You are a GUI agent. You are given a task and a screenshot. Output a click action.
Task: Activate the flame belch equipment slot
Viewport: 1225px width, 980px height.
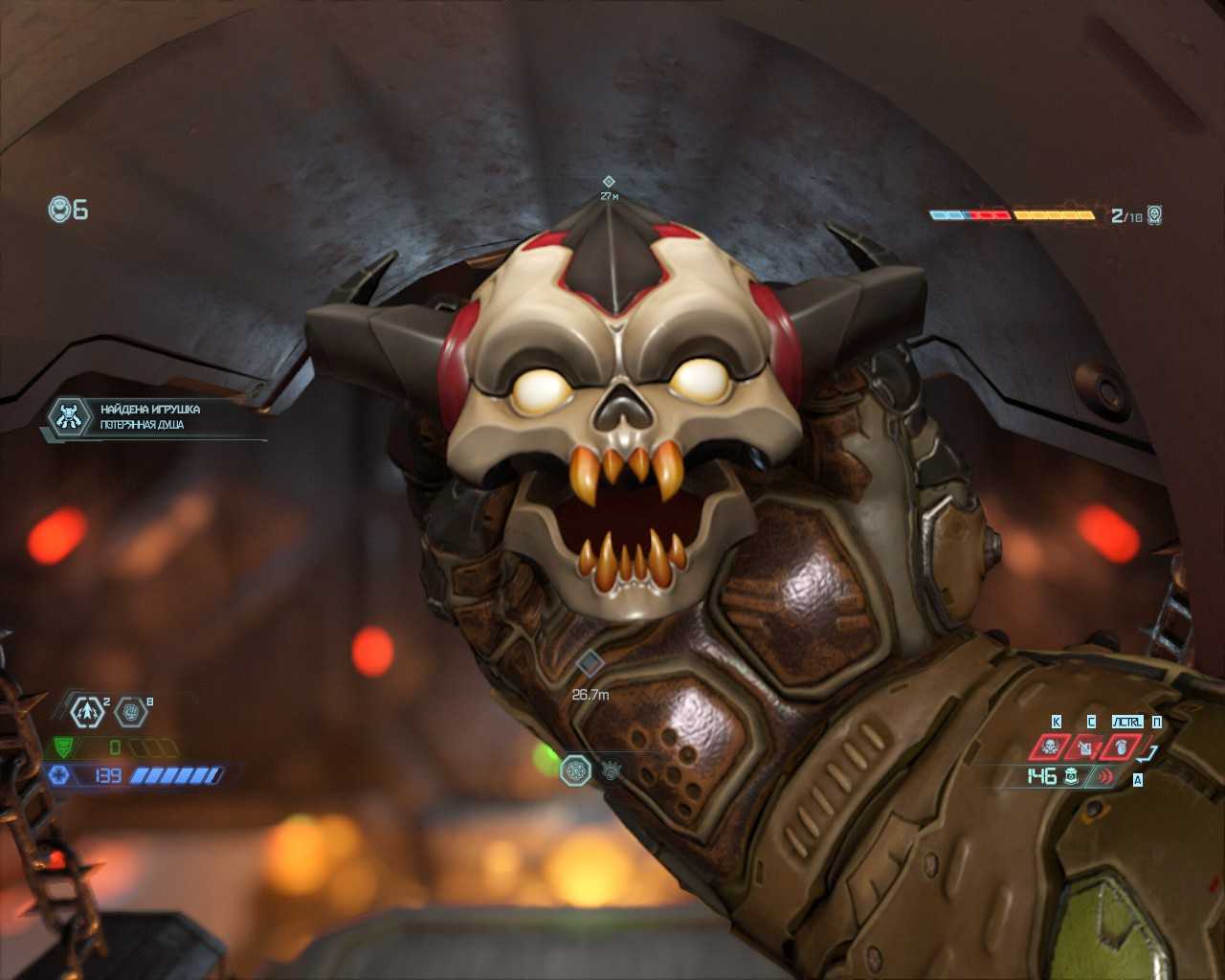[x=1121, y=746]
